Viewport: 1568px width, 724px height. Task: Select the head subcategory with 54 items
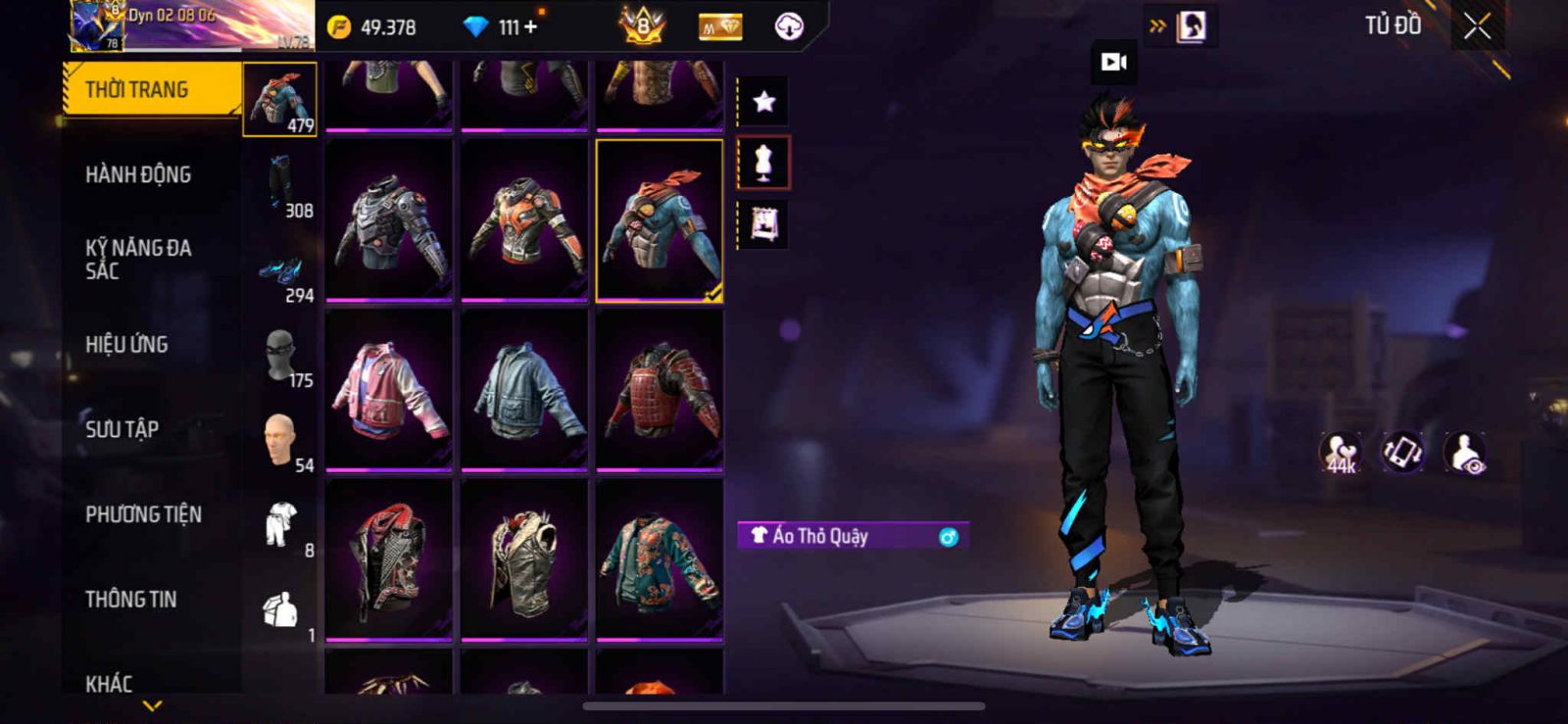pos(281,440)
